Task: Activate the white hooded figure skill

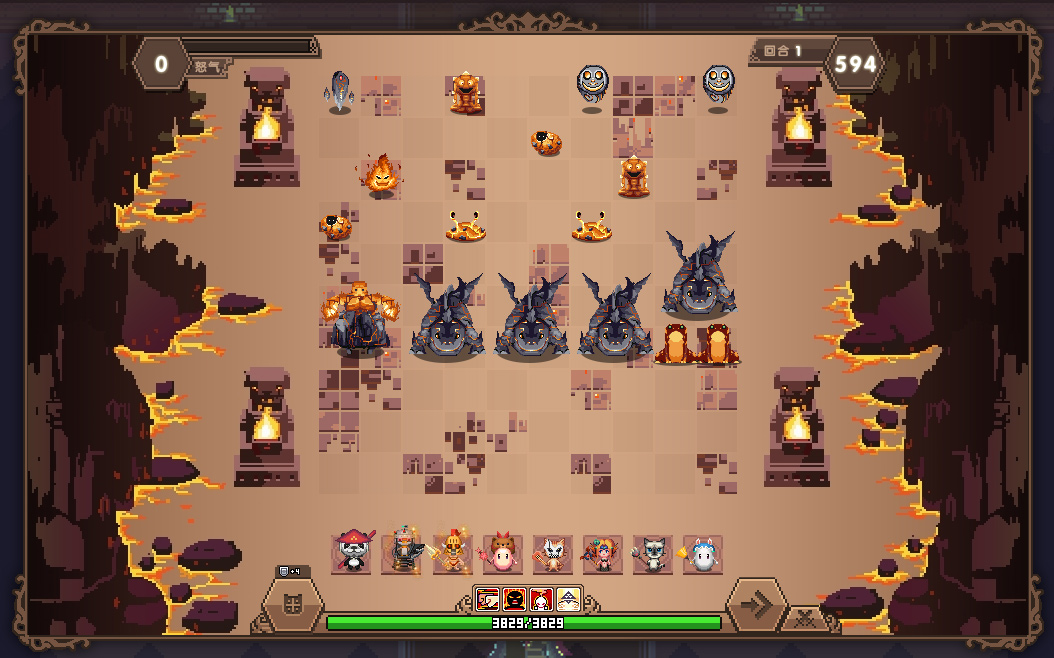Action: [x=541, y=599]
